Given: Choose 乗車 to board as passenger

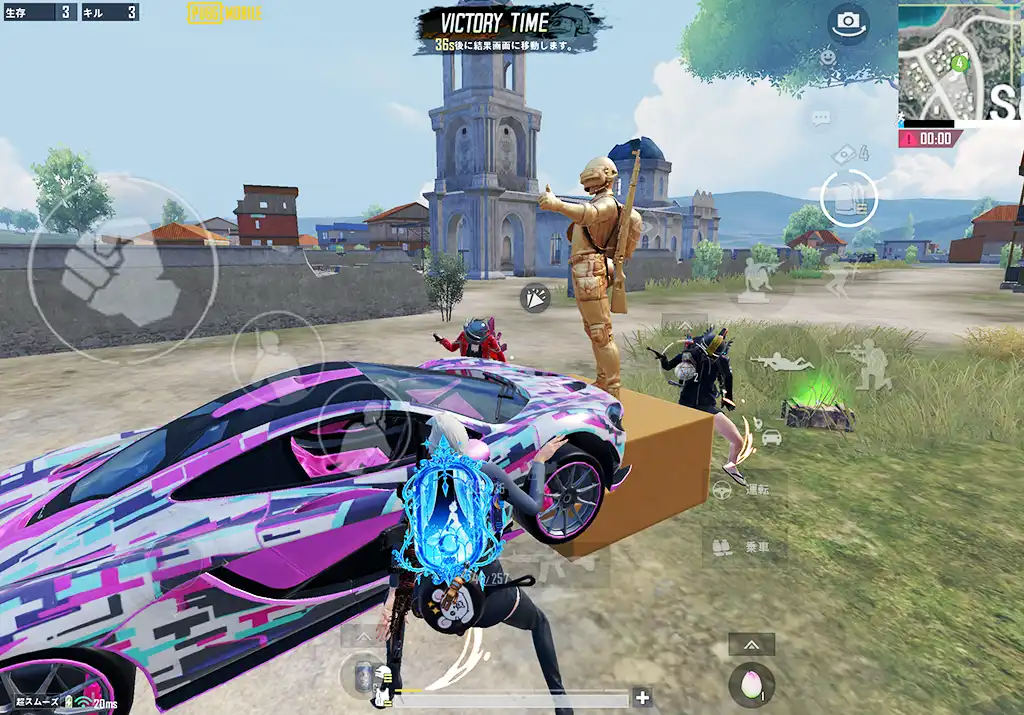Looking at the screenshot, I should point(743,547).
